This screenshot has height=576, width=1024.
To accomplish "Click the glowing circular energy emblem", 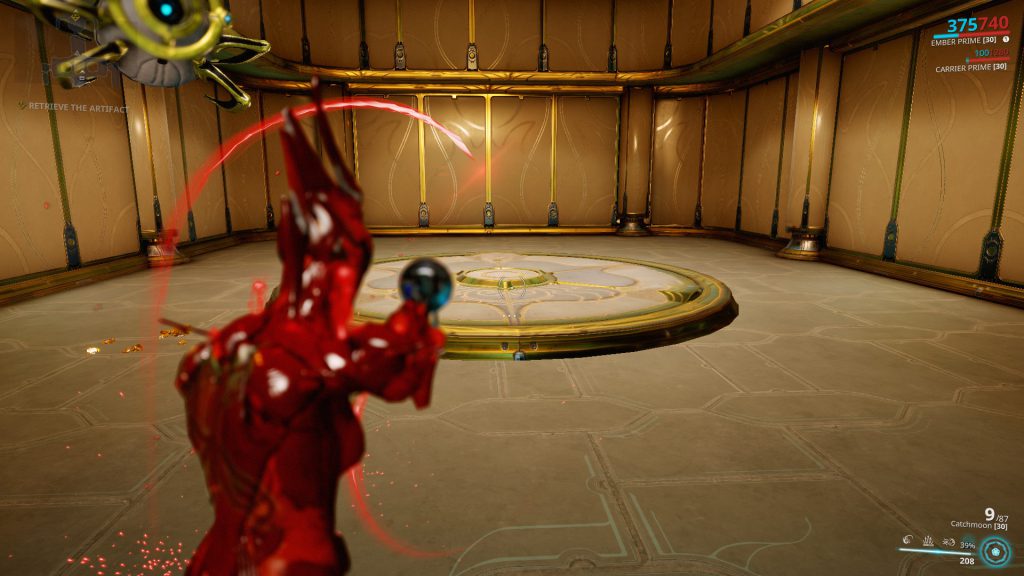I will [x=994, y=551].
